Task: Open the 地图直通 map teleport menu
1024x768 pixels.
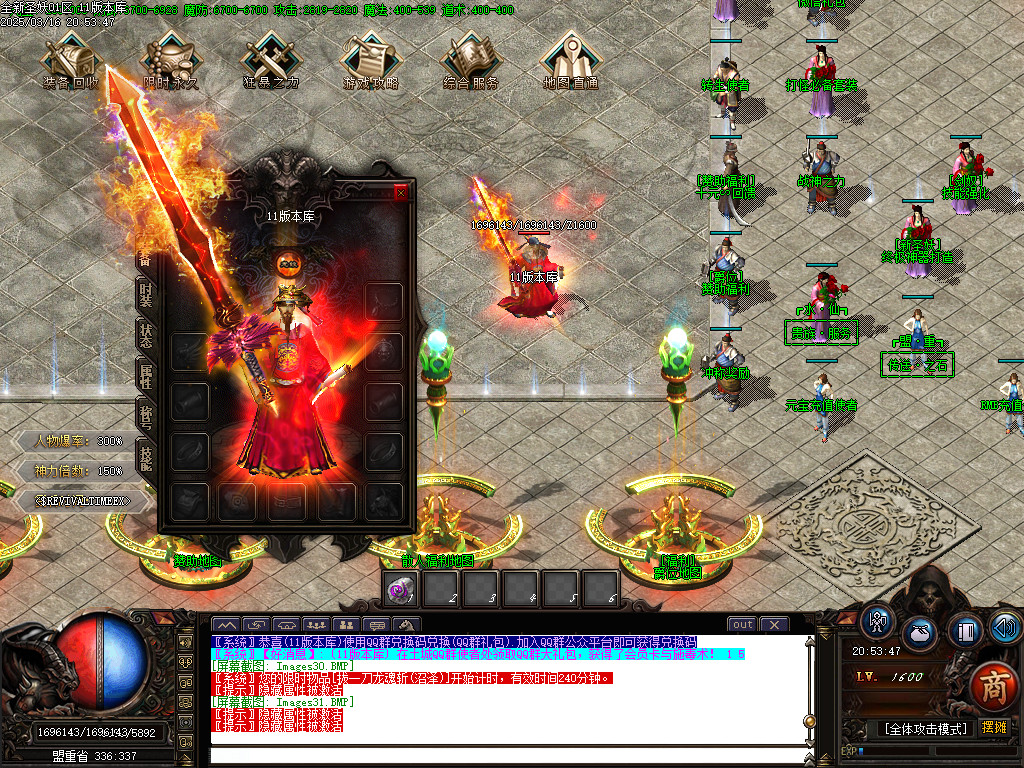Action: (x=571, y=58)
